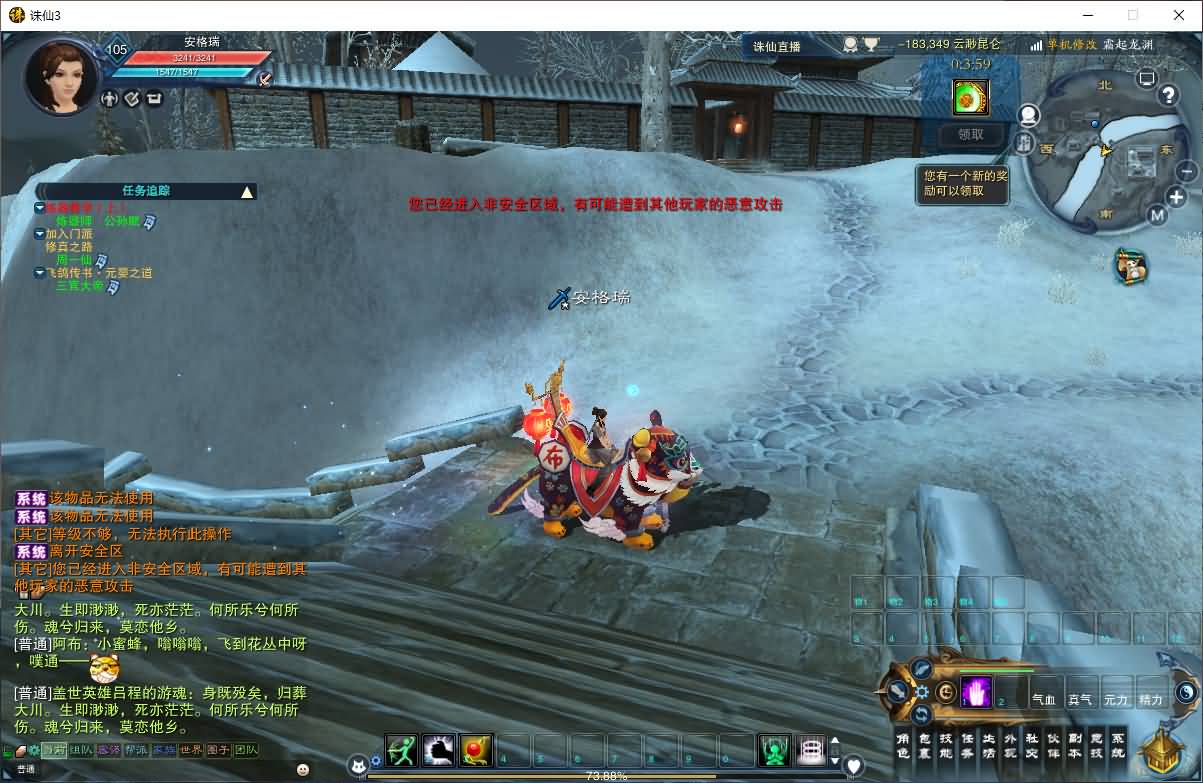Open the world map via M button

pos(1157,214)
